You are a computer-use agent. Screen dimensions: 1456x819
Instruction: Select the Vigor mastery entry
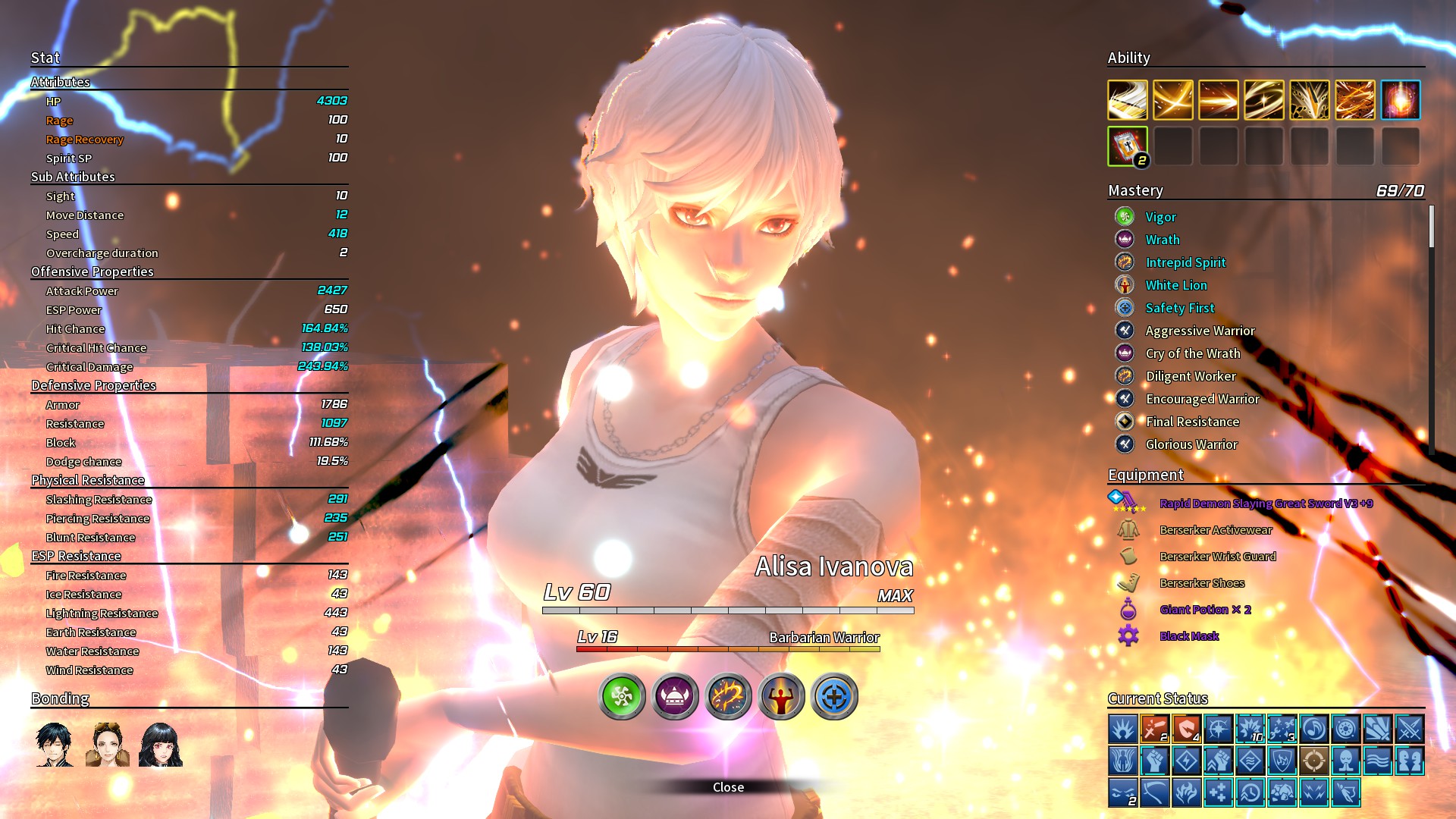(1160, 217)
